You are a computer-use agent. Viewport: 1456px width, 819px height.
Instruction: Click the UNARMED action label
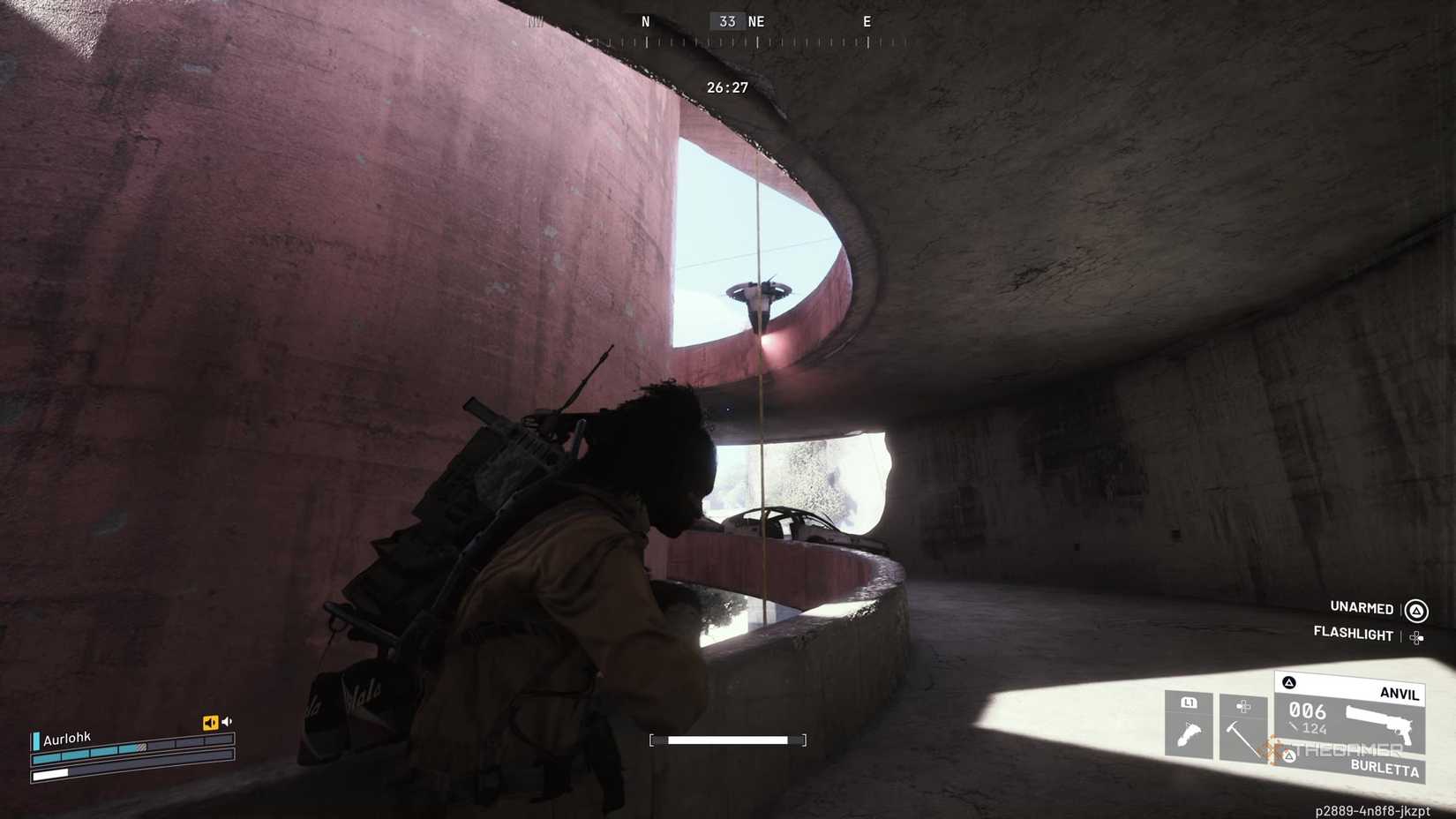[1361, 609]
